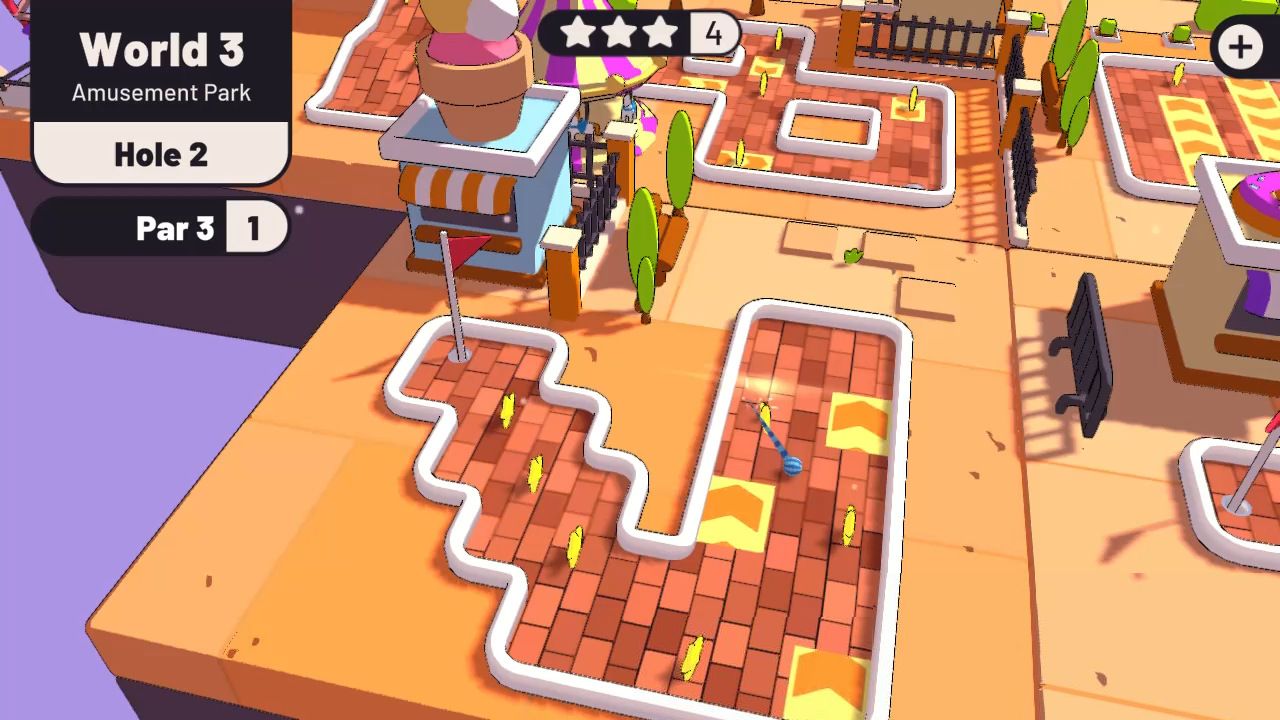Screen dimensions: 1280x720
Task: Click the Amusement Park subtitle text
Action: pos(160,93)
